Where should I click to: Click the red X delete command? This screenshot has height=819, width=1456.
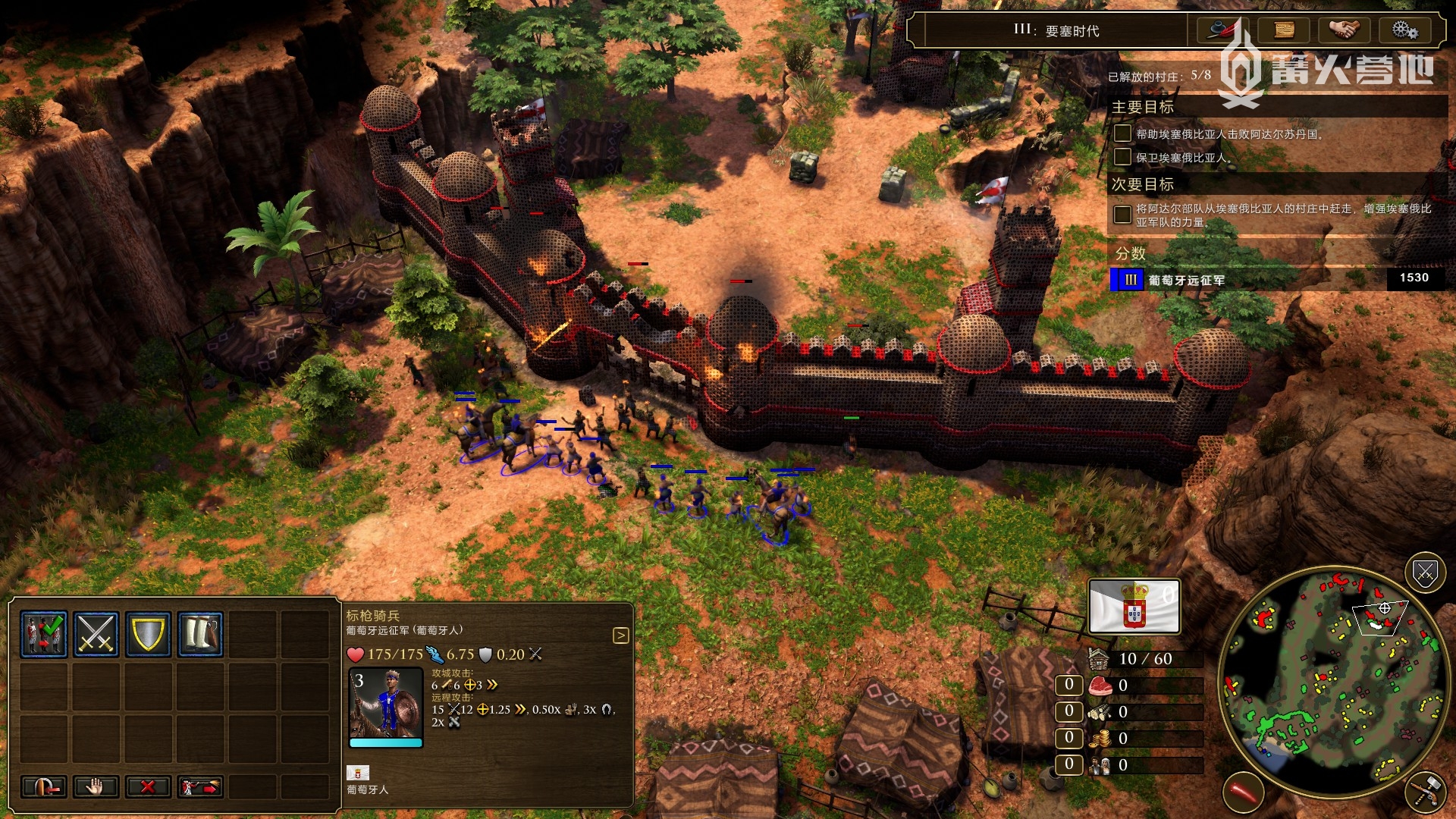tap(148, 786)
